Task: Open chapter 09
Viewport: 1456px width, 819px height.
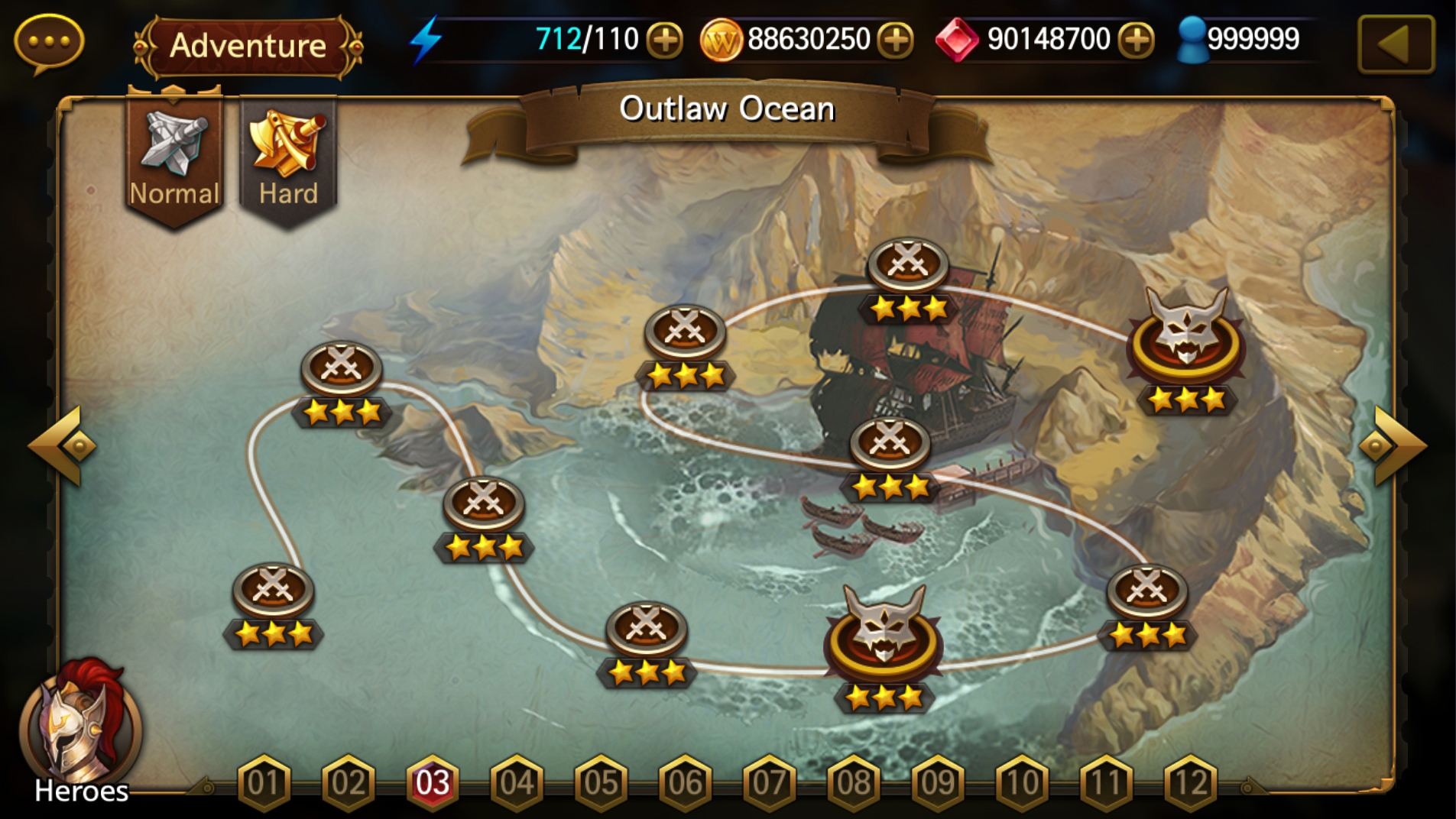Action: point(938,782)
